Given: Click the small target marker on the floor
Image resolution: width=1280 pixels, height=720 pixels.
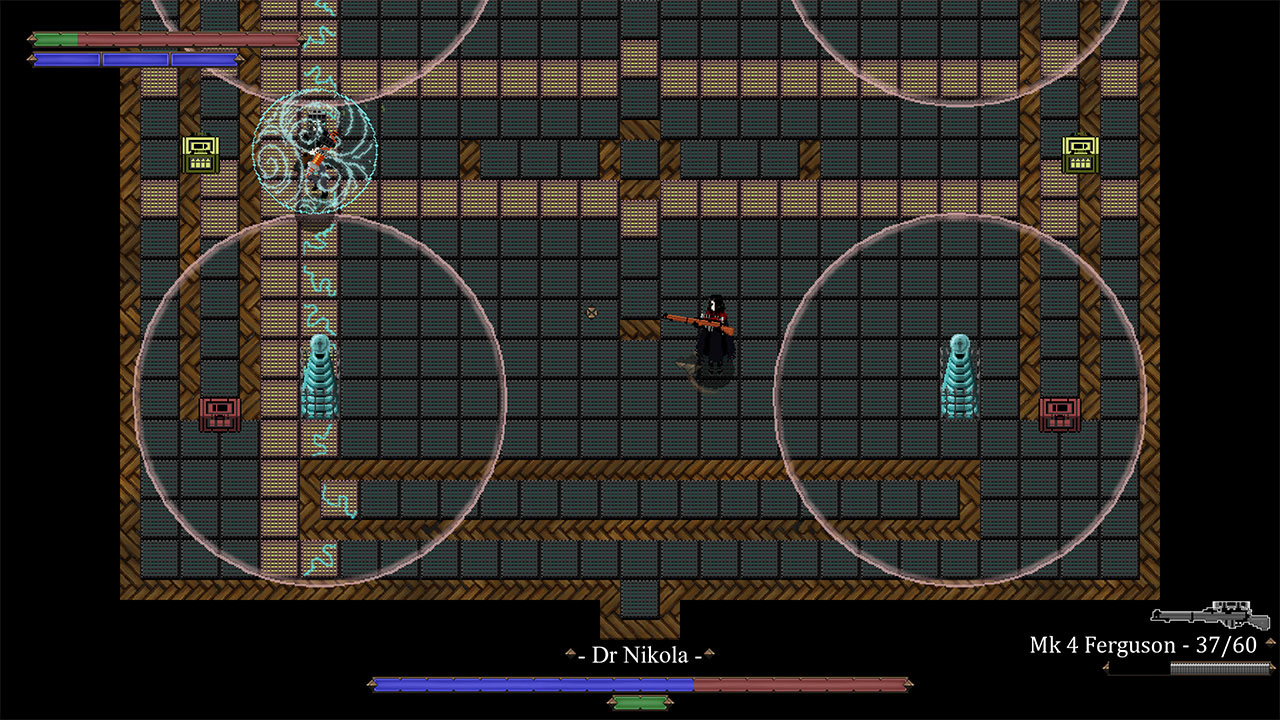Looking at the screenshot, I should [591, 312].
